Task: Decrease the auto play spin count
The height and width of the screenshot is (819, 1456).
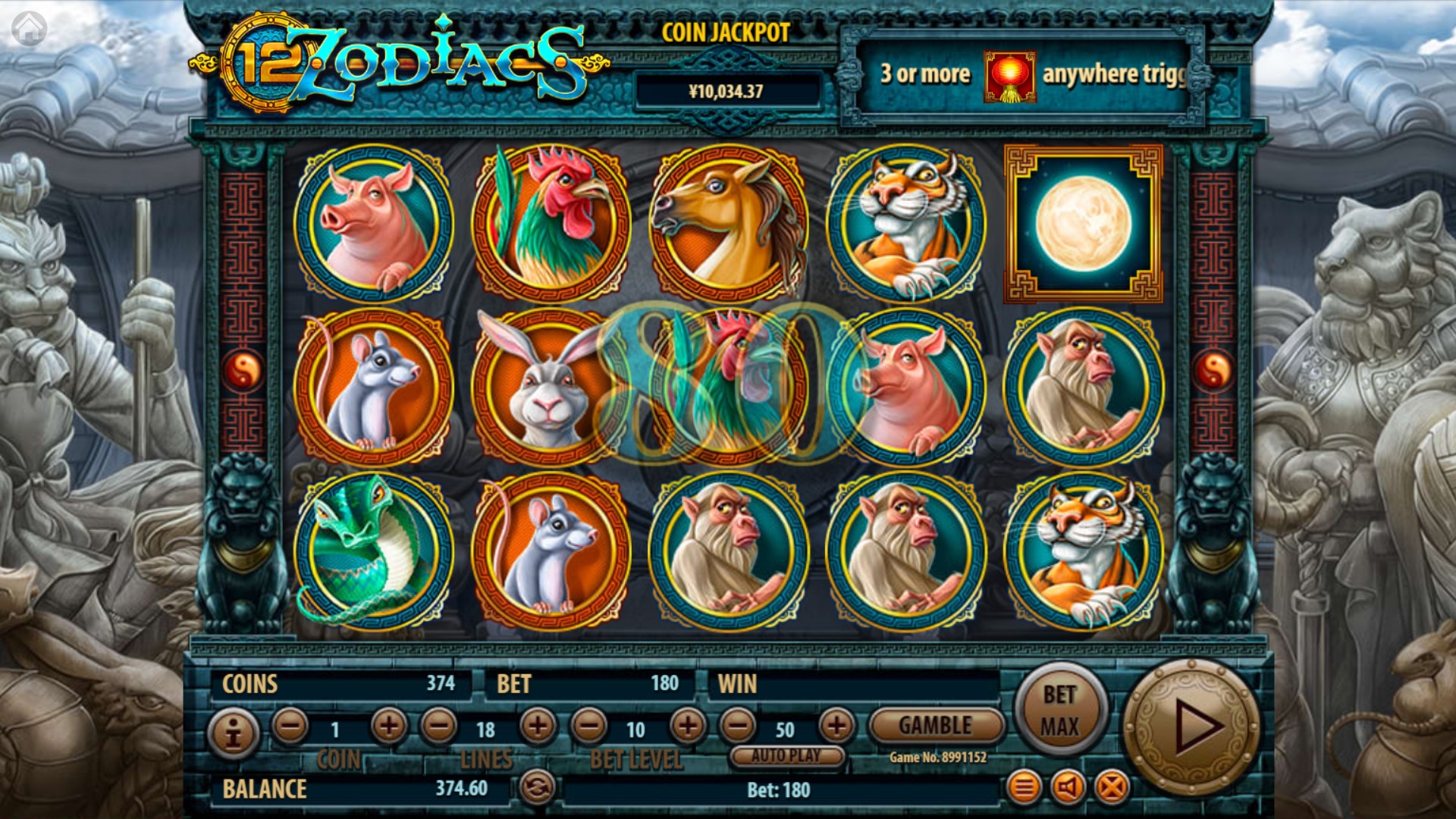Action: pyautogui.click(x=738, y=726)
